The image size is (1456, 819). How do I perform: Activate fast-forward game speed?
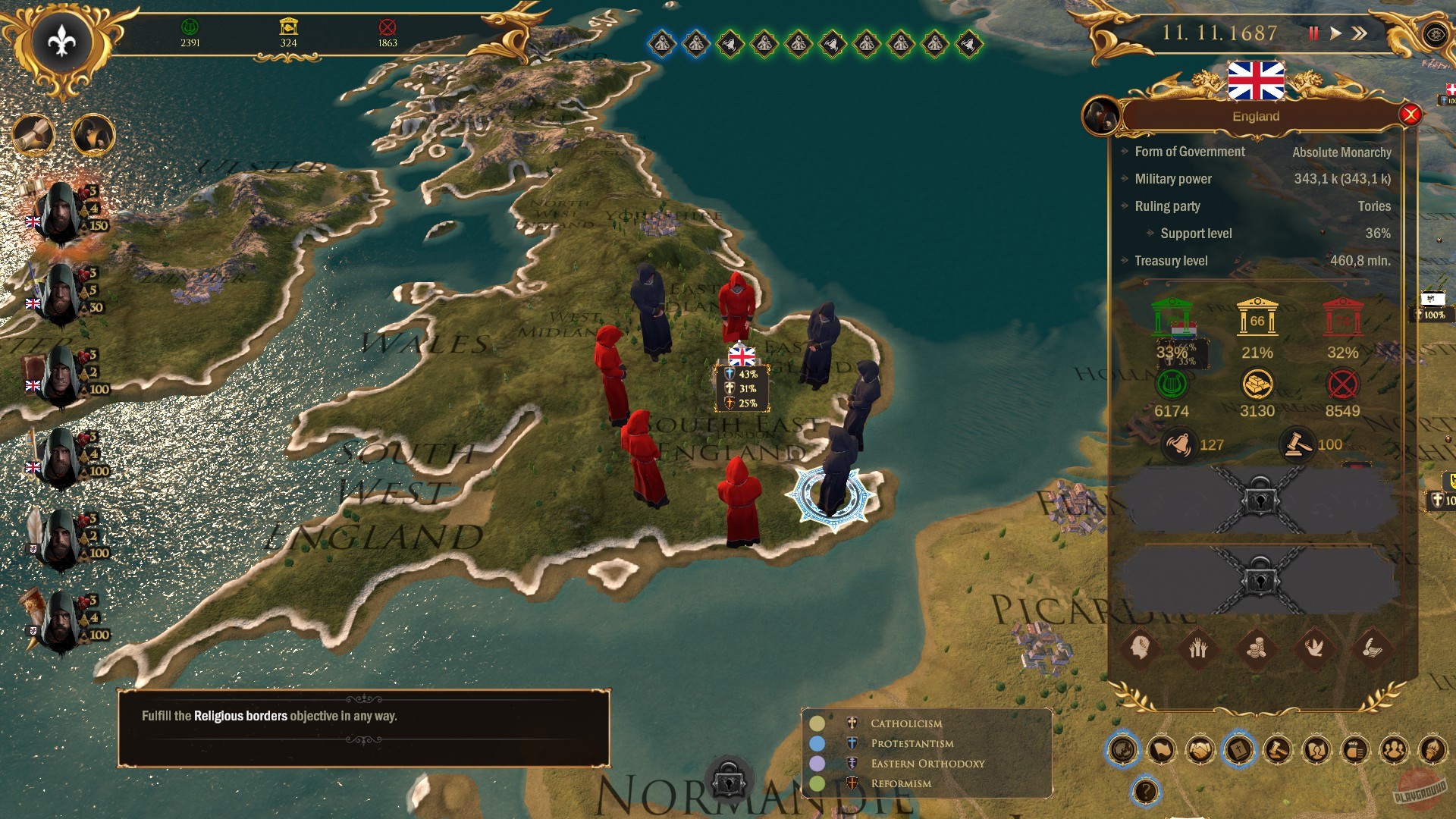1360,33
